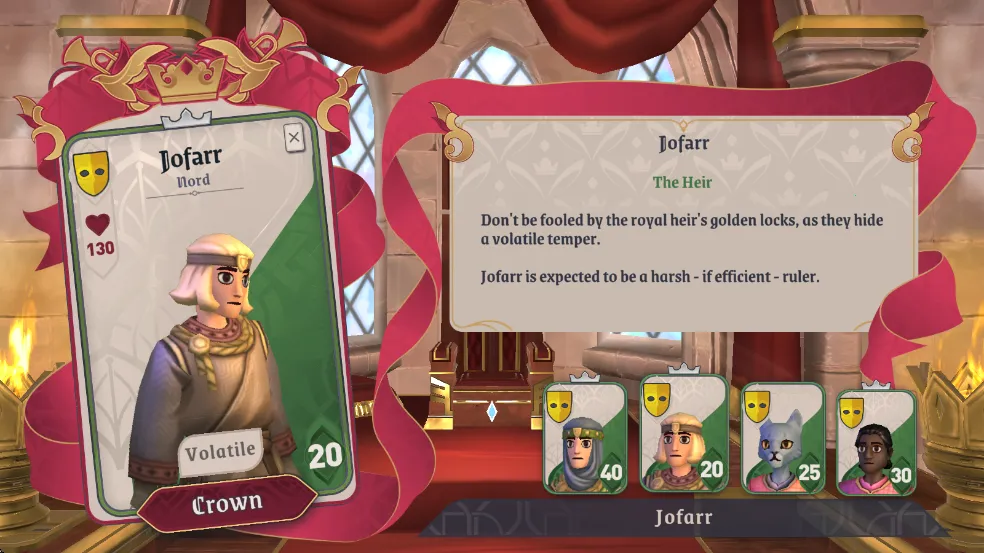Image resolution: width=984 pixels, height=553 pixels.
Task: Click the yellow mask shield on large card
Action: point(91,173)
